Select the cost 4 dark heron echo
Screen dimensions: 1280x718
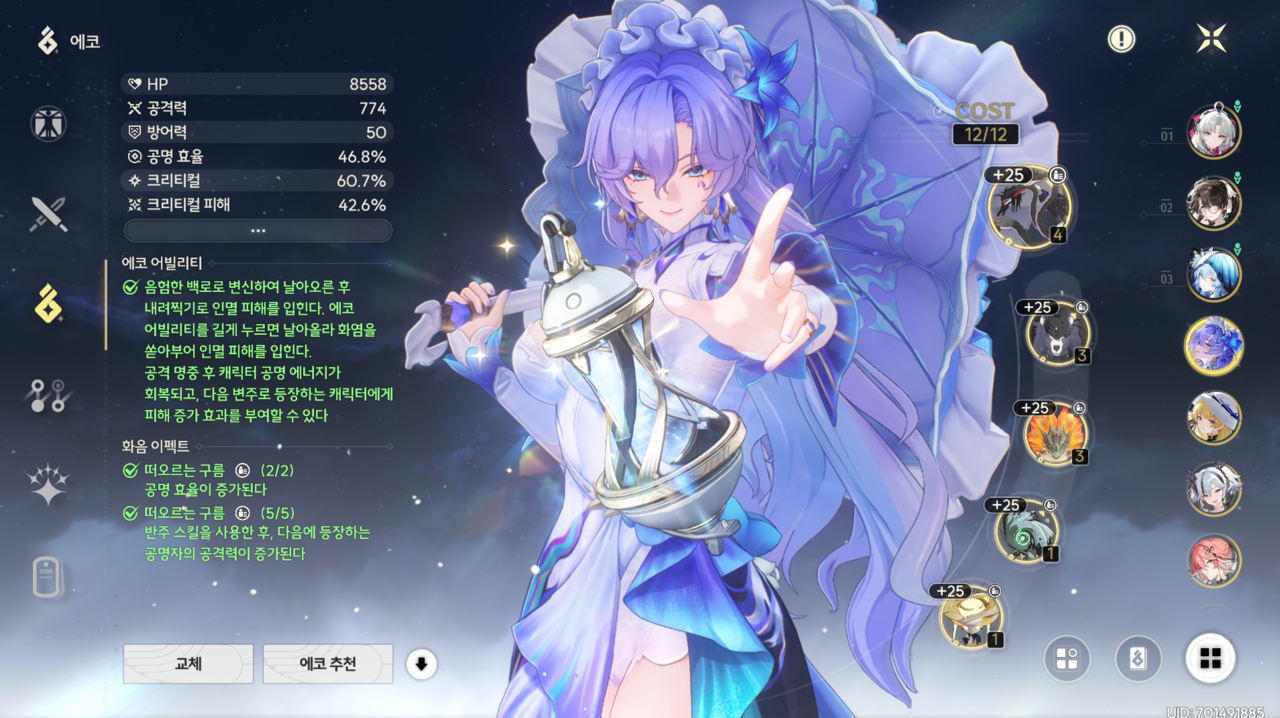pyautogui.click(x=1029, y=208)
